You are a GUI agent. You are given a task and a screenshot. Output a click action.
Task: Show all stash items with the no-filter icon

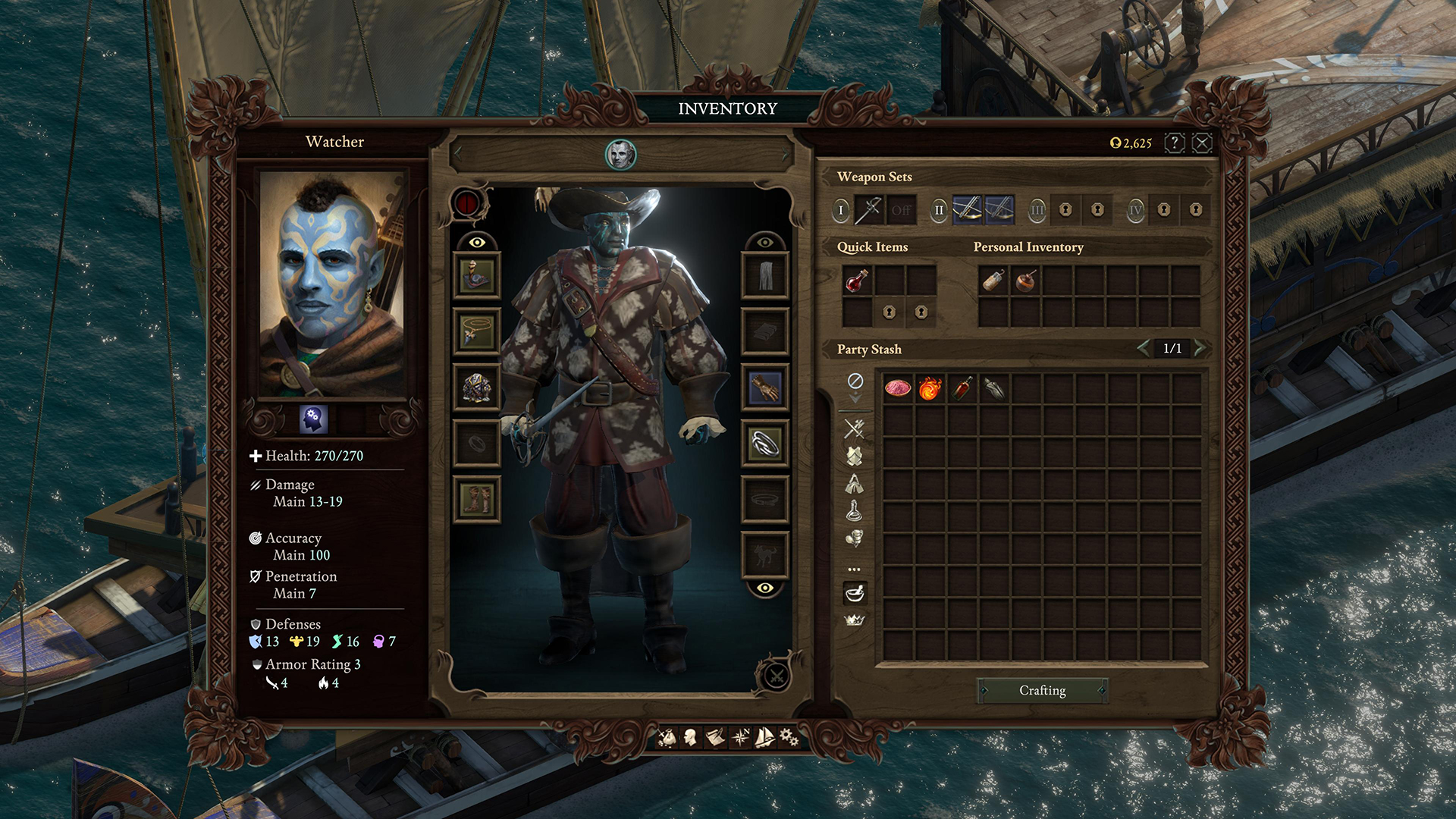pos(855,380)
